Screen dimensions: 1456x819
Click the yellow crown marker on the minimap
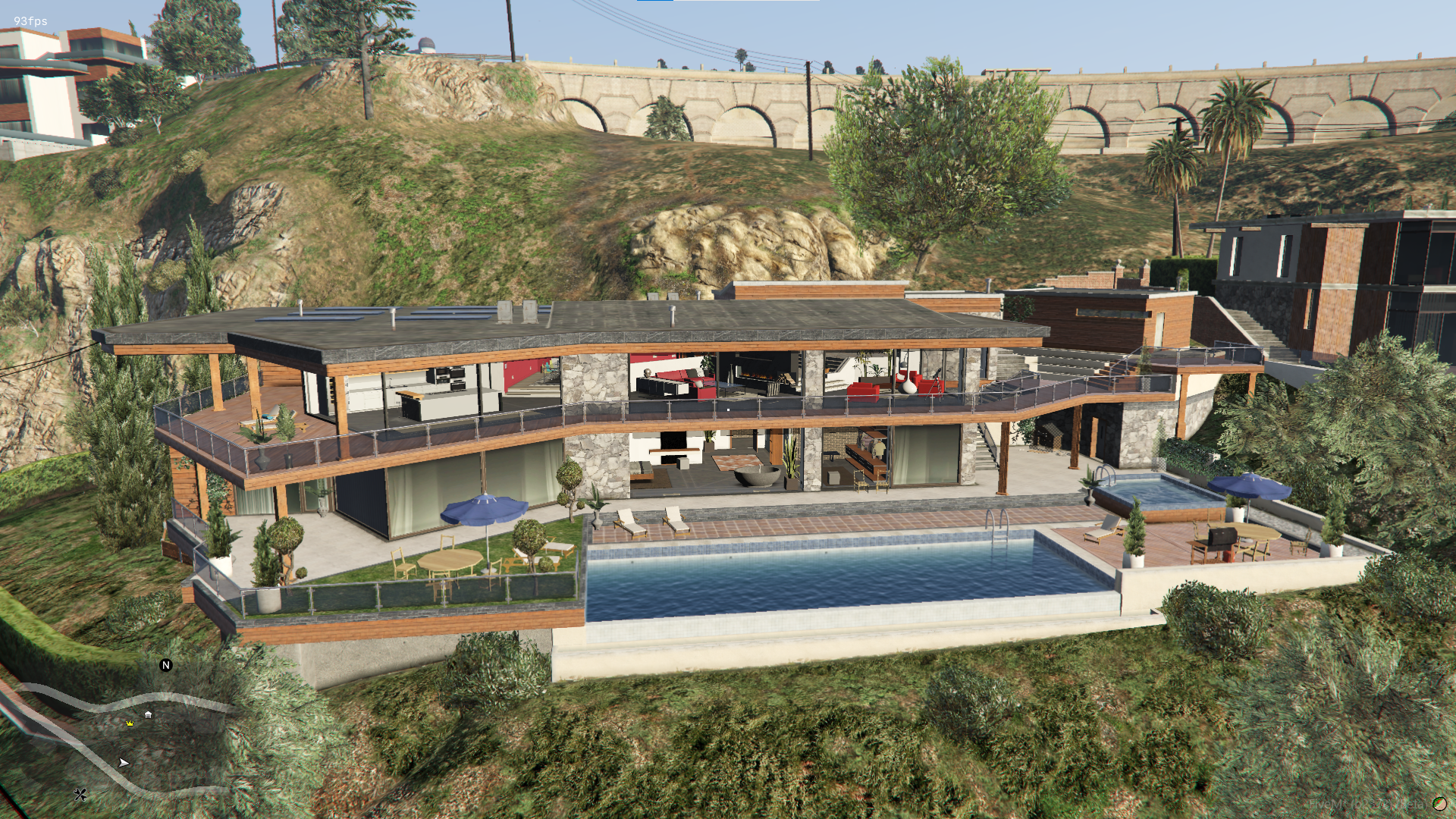coord(130,723)
